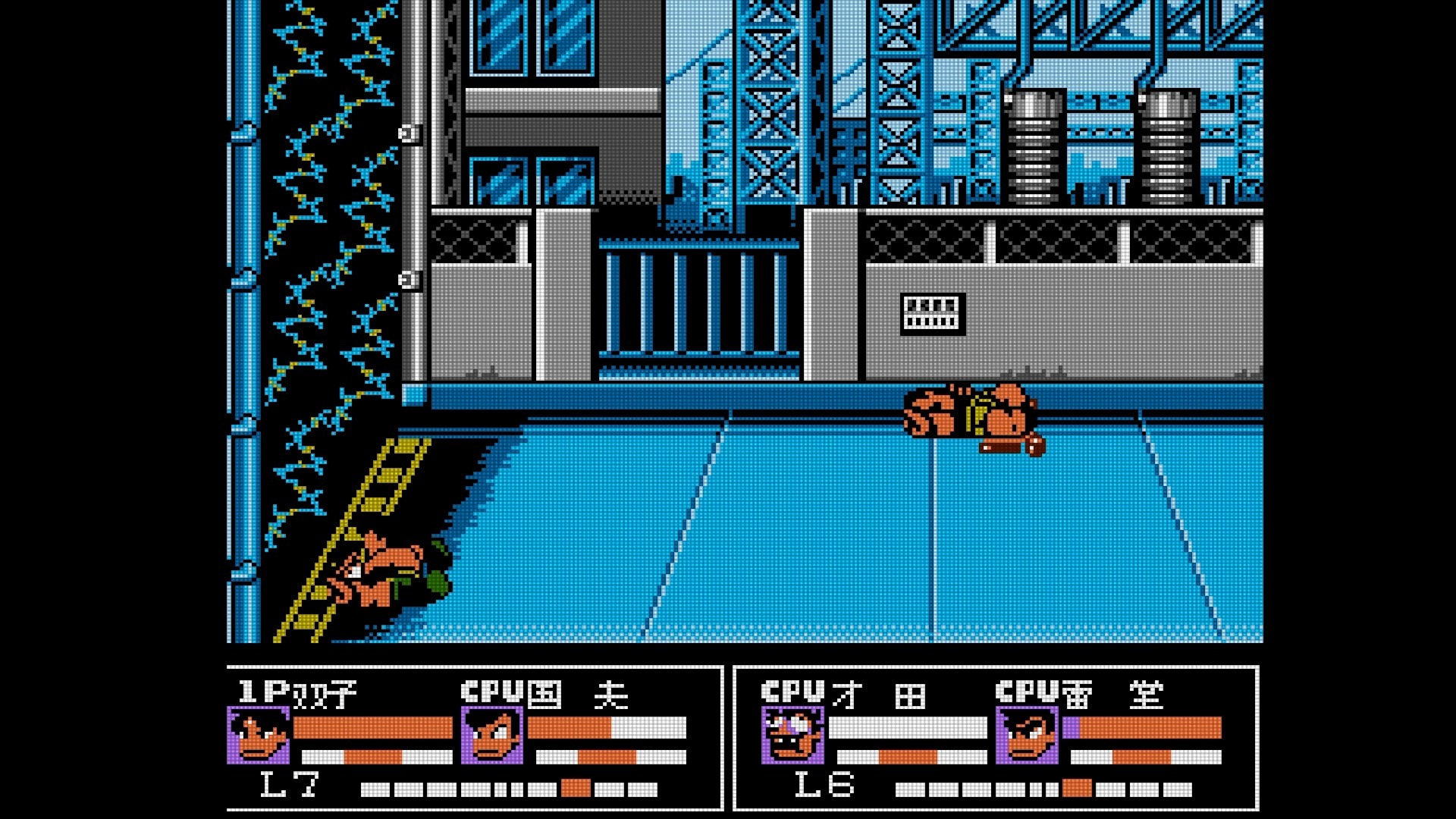This screenshot has height=819, width=1456.
Task: Choose the CPU オ田 portrait with glasses
Action: pos(792,735)
